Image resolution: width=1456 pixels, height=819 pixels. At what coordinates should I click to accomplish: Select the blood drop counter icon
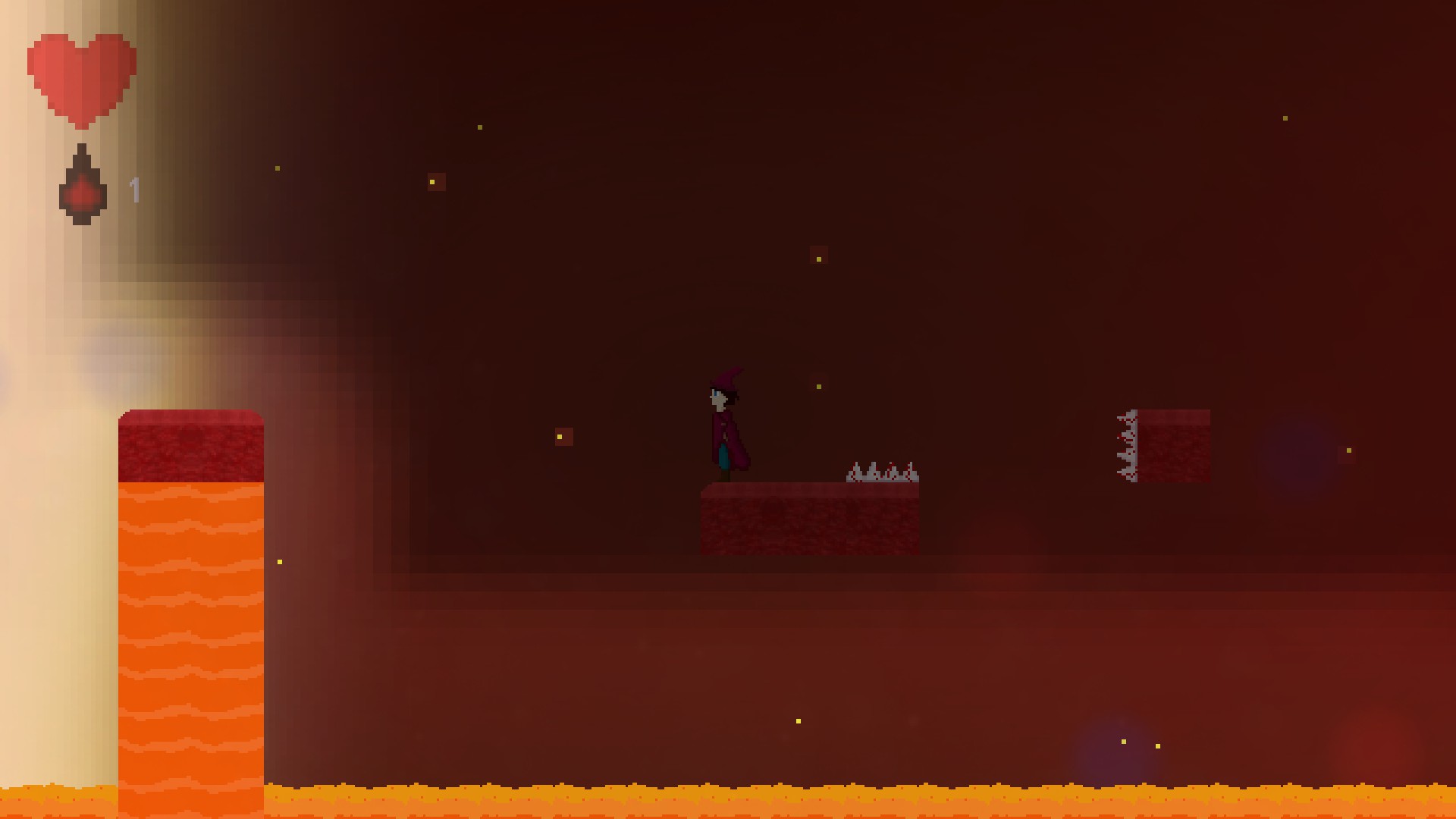coord(81,184)
